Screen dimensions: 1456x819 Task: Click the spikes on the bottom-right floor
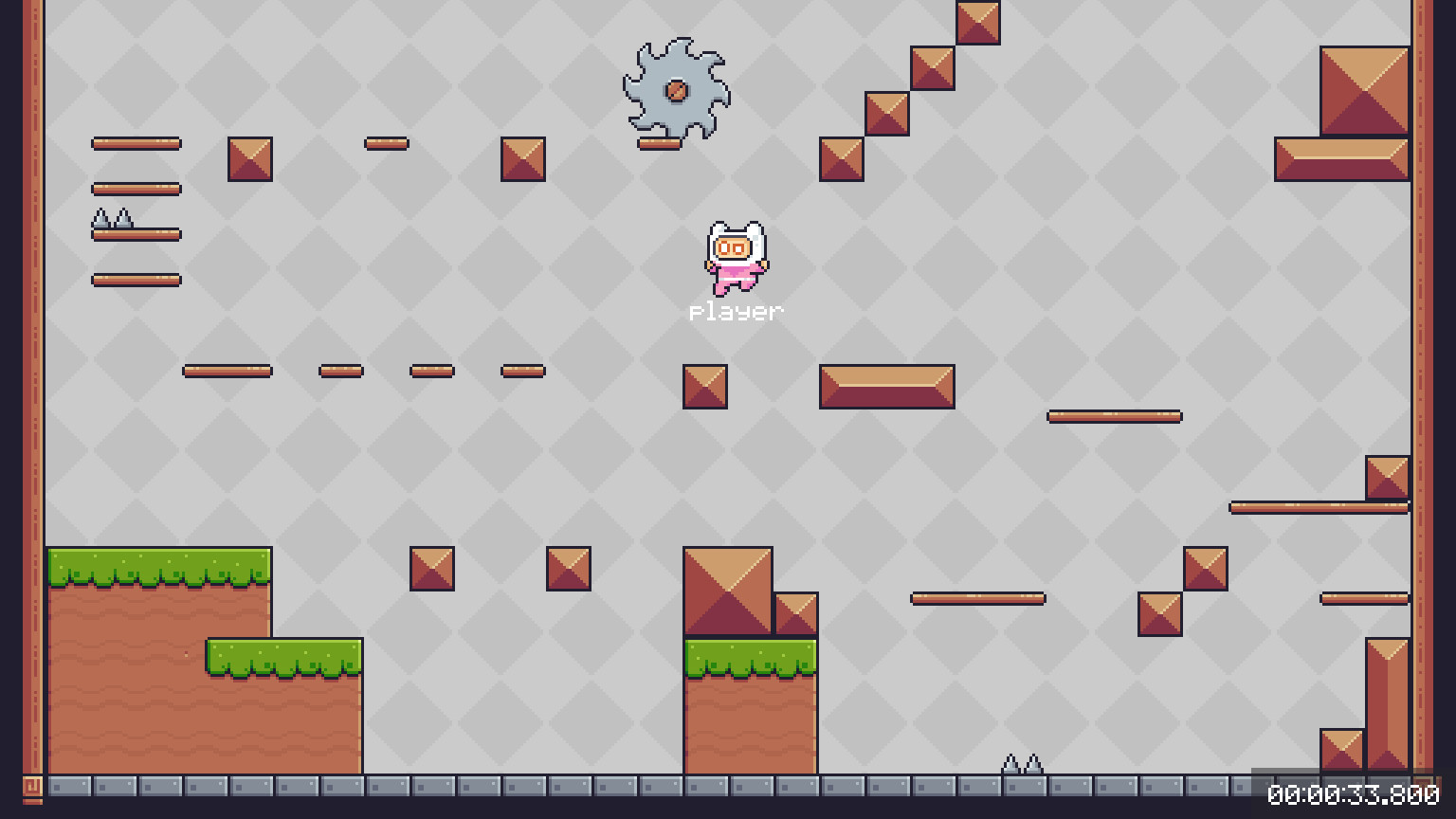[1022, 762]
